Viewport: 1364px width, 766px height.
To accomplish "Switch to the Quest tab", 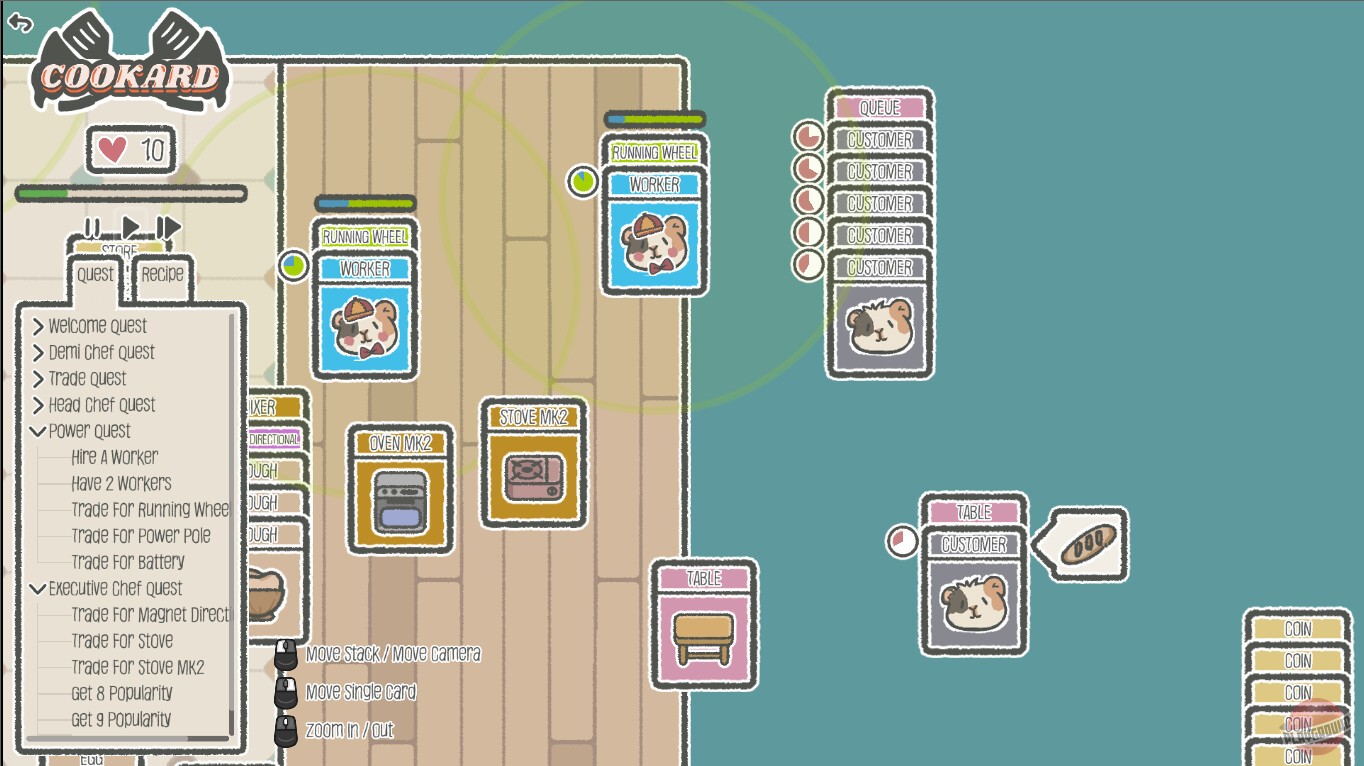I will 95,276.
